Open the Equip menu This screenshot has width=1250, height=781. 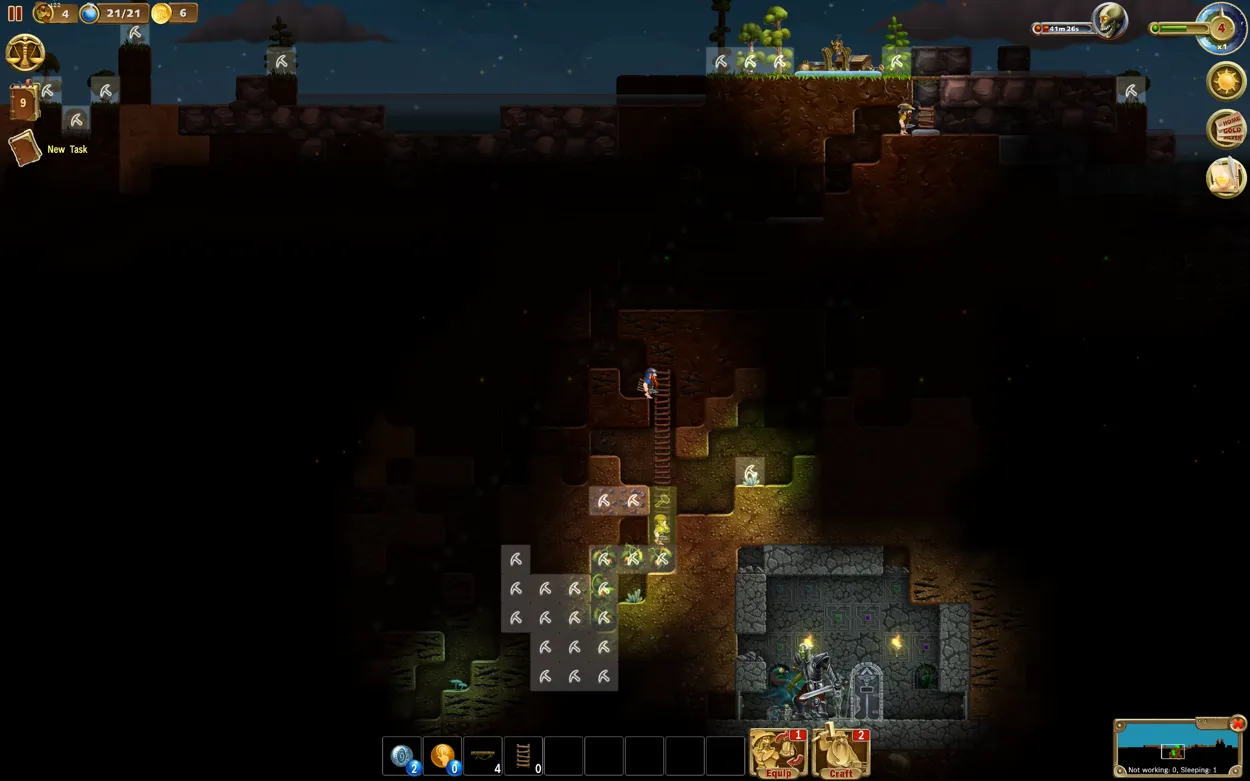coord(778,753)
